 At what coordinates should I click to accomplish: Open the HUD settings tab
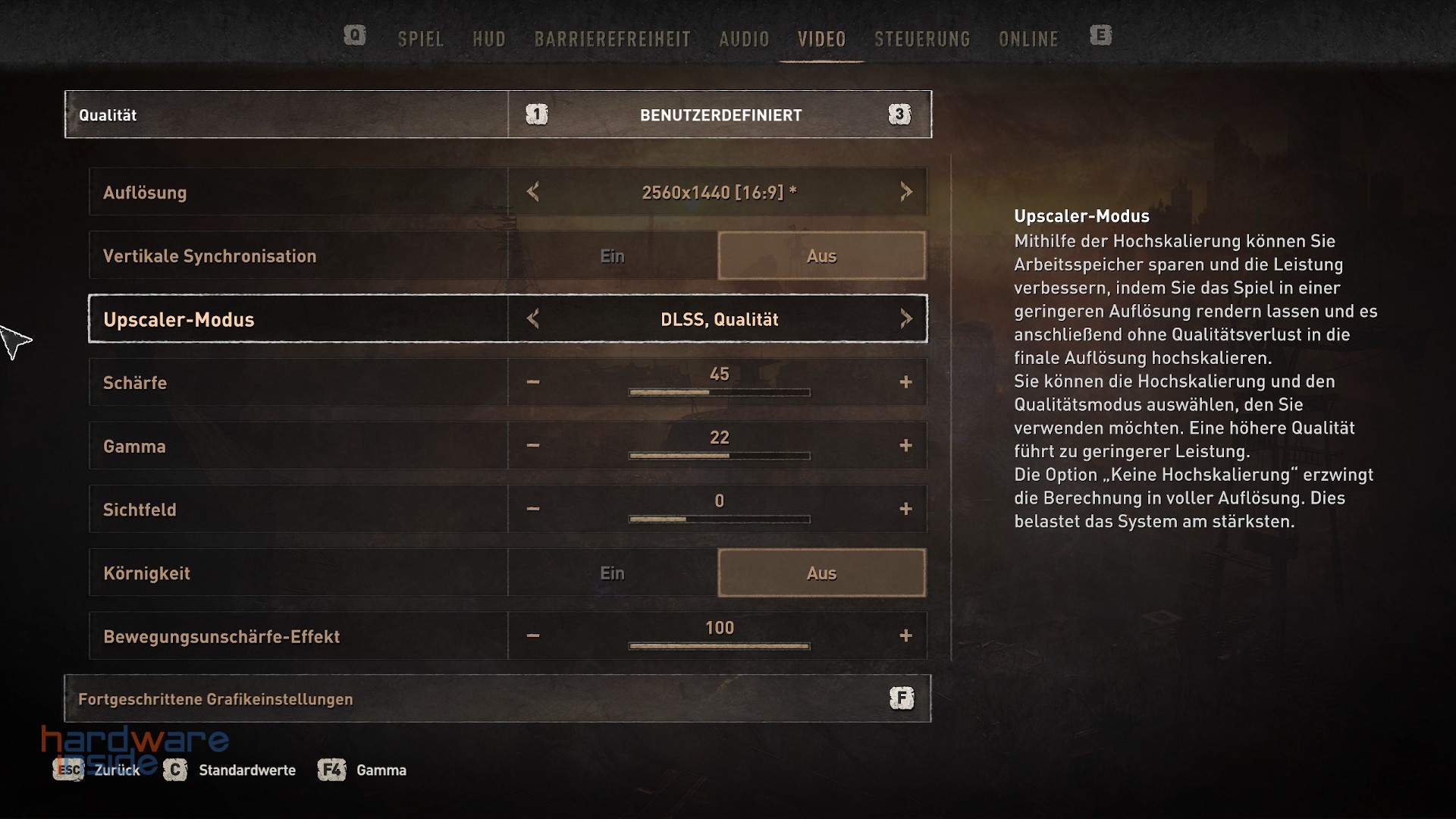click(488, 39)
